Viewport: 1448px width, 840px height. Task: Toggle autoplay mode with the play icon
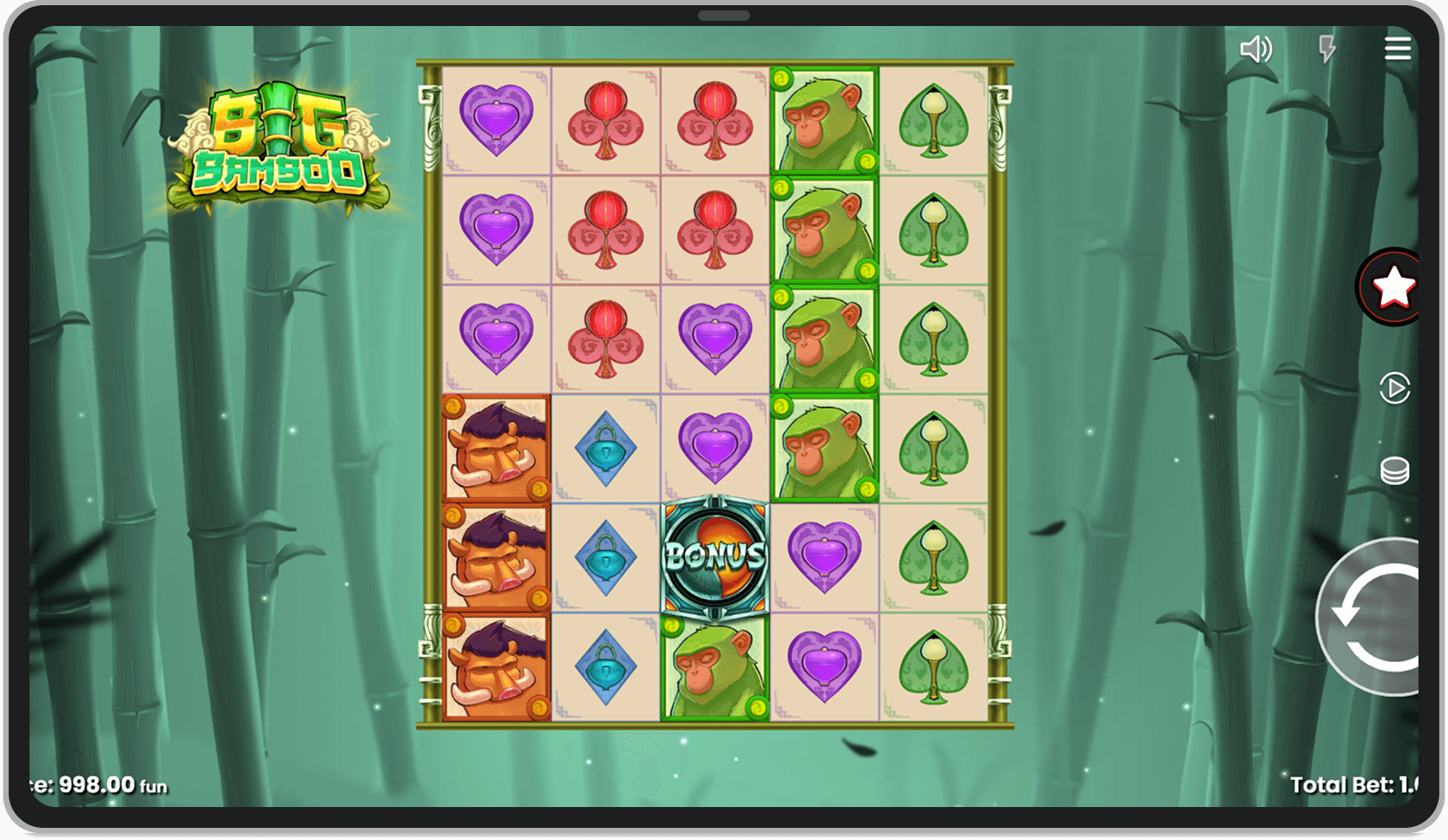pyautogui.click(x=1393, y=389)
